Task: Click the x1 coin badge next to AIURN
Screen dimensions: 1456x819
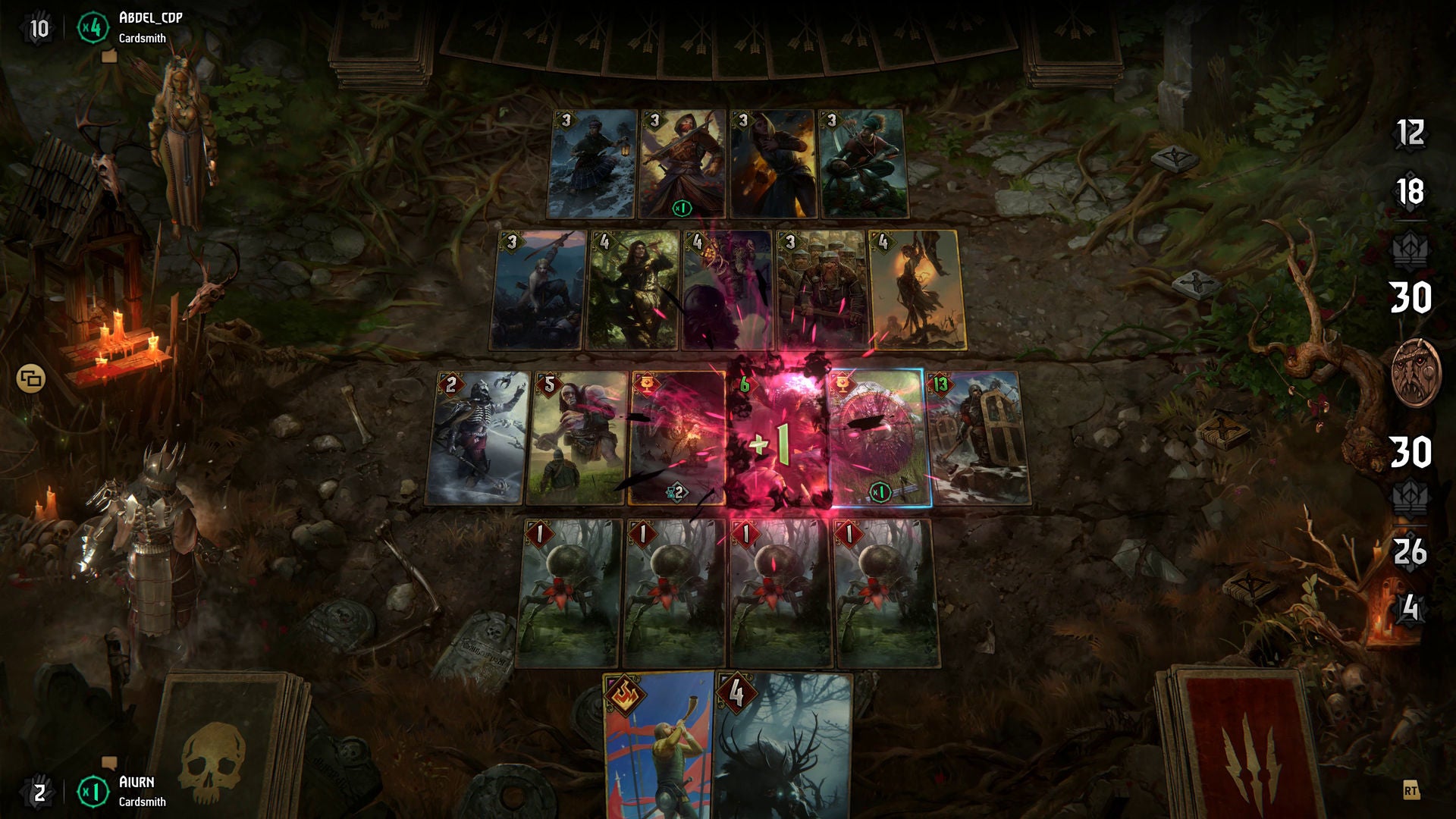Action: pos(93,792)
